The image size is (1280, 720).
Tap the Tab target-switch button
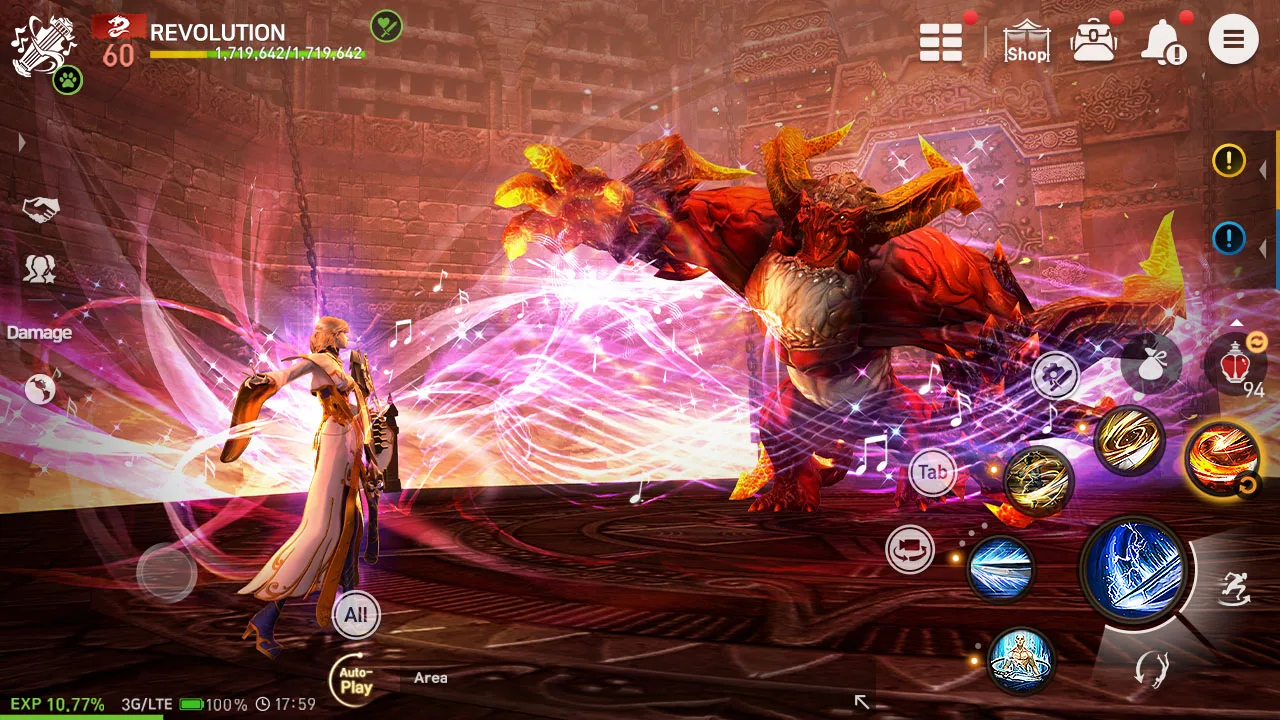click(x=934, y=472)
